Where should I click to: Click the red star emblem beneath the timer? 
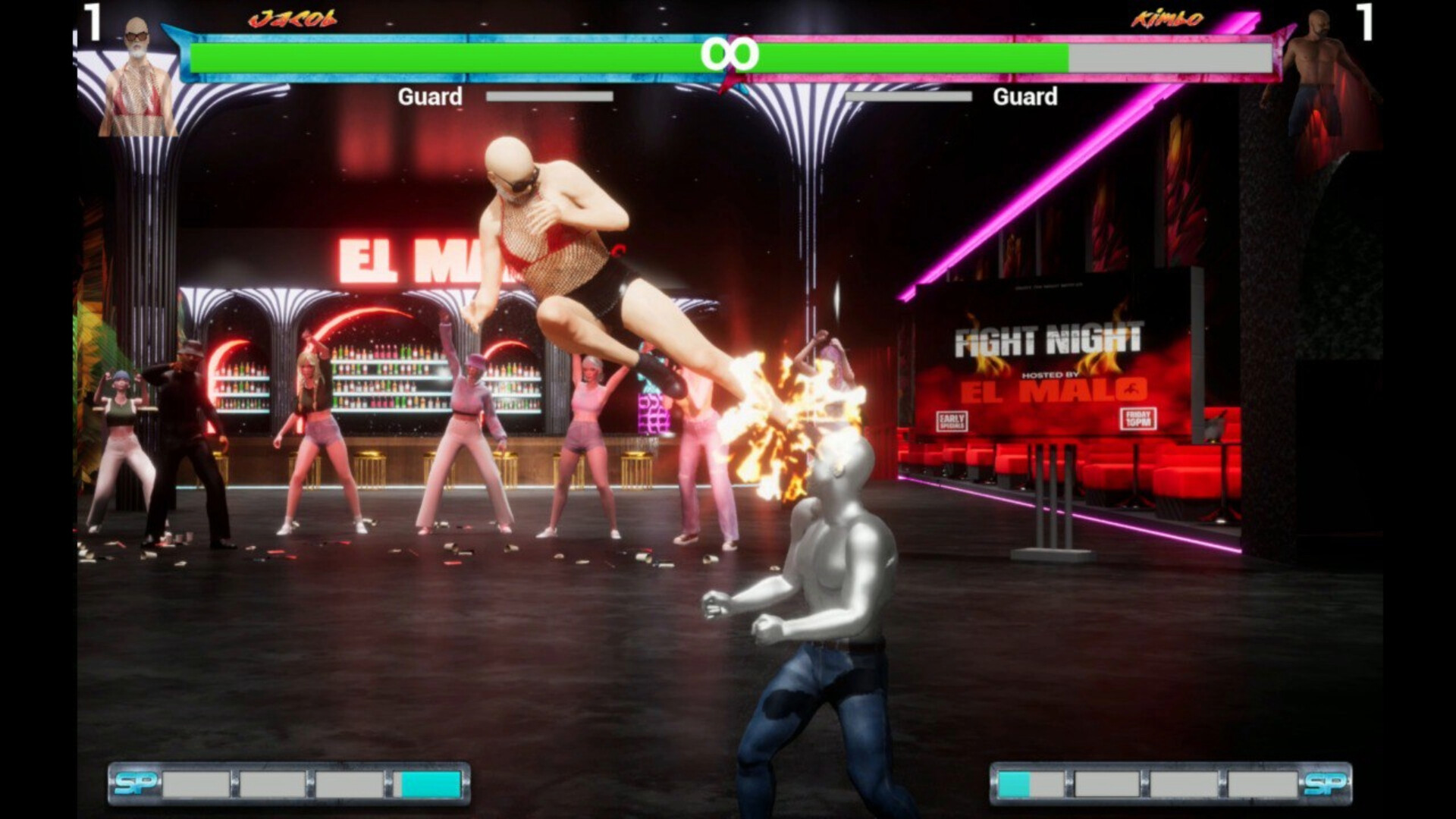[x=729, y=83]
